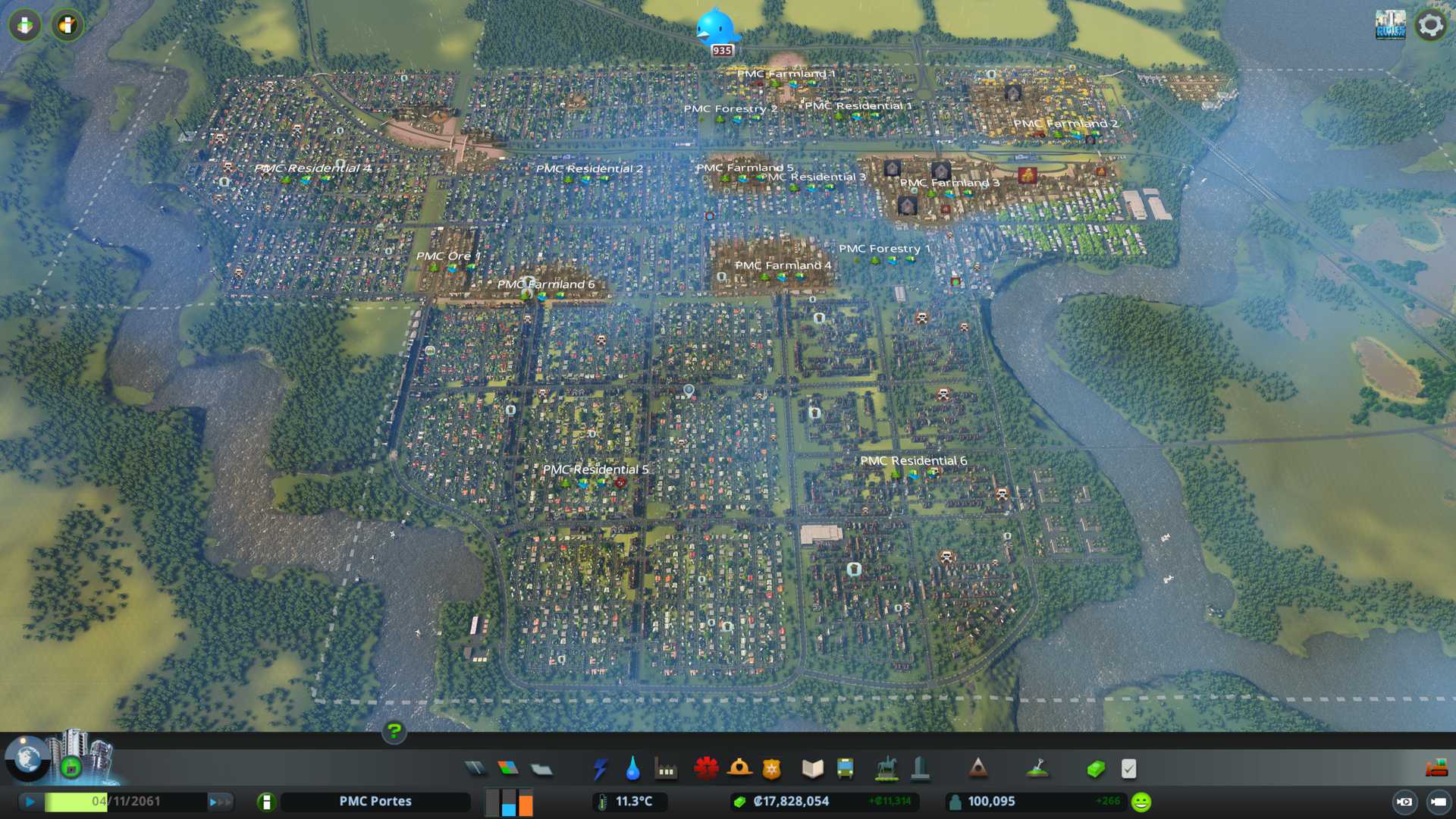
Task: Open the Water and Sewage droplet menu
Action: coord(632,769)
